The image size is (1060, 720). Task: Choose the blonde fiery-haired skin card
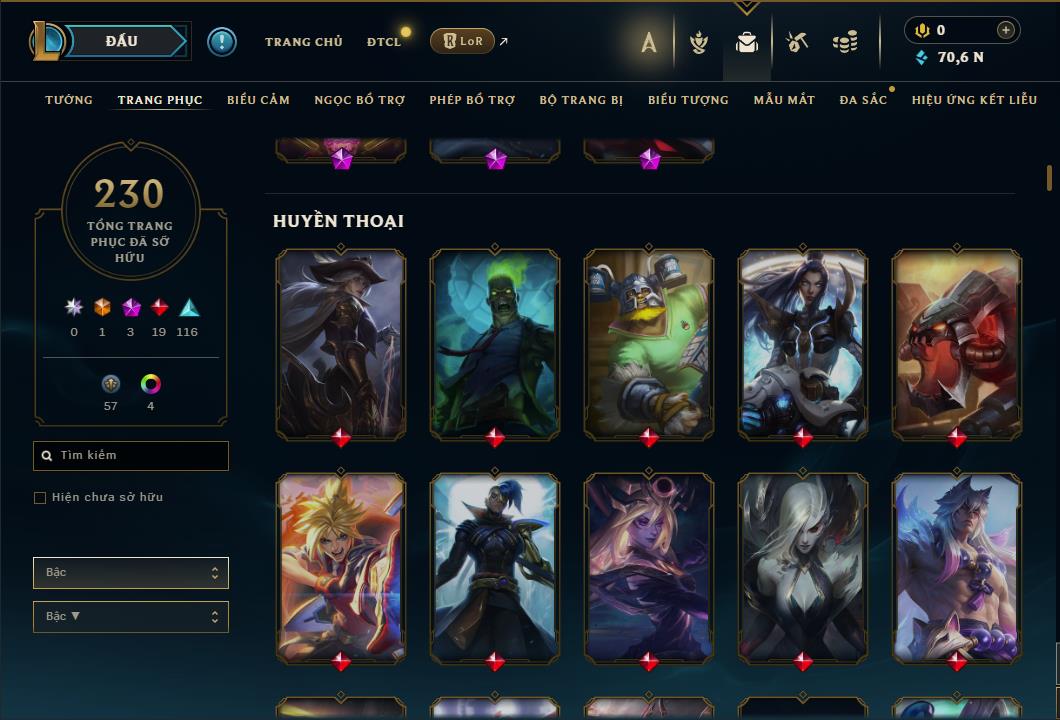[x=341, y=567]
